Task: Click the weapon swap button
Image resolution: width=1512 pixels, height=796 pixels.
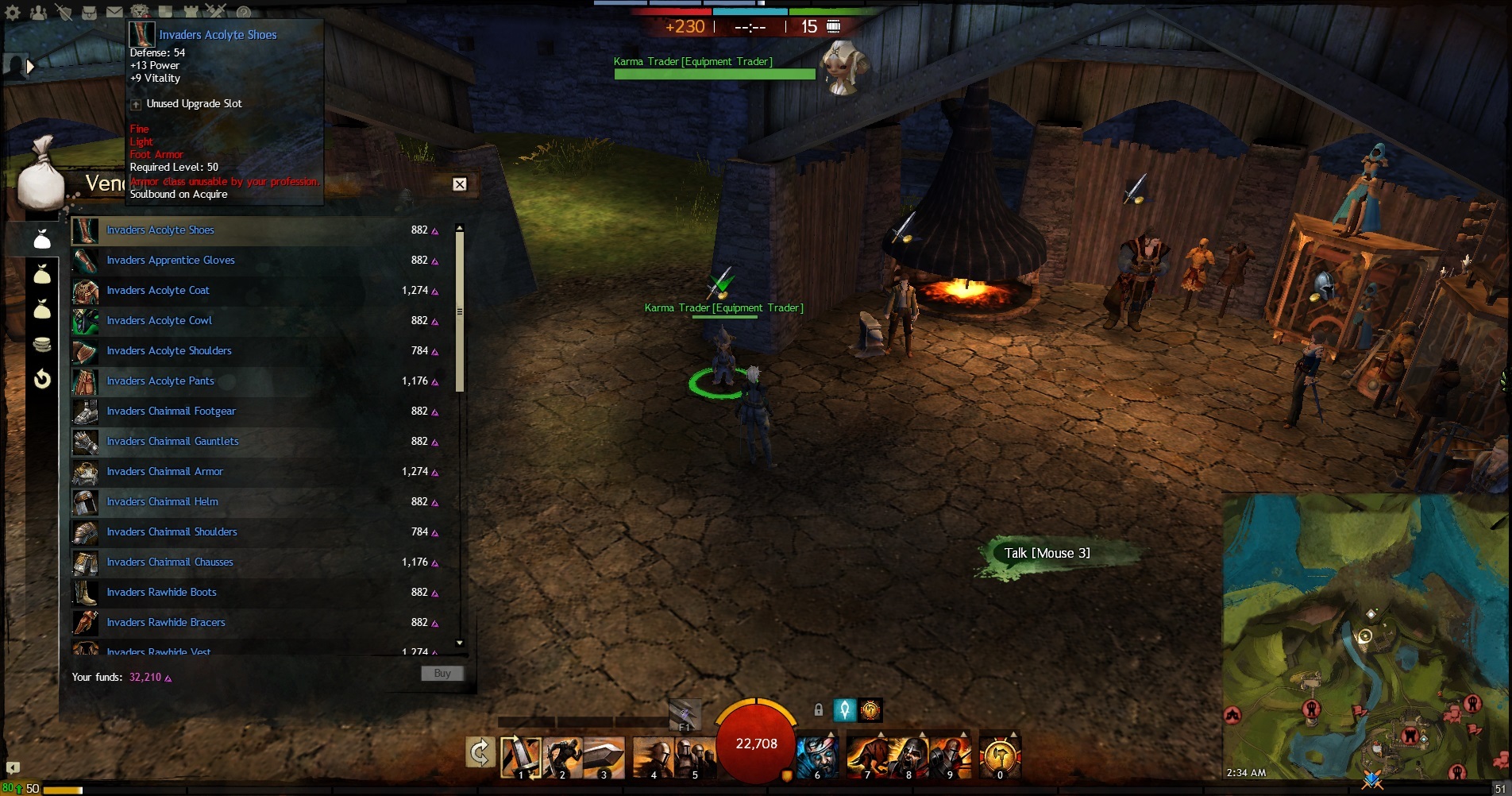Action: point(480,752)
